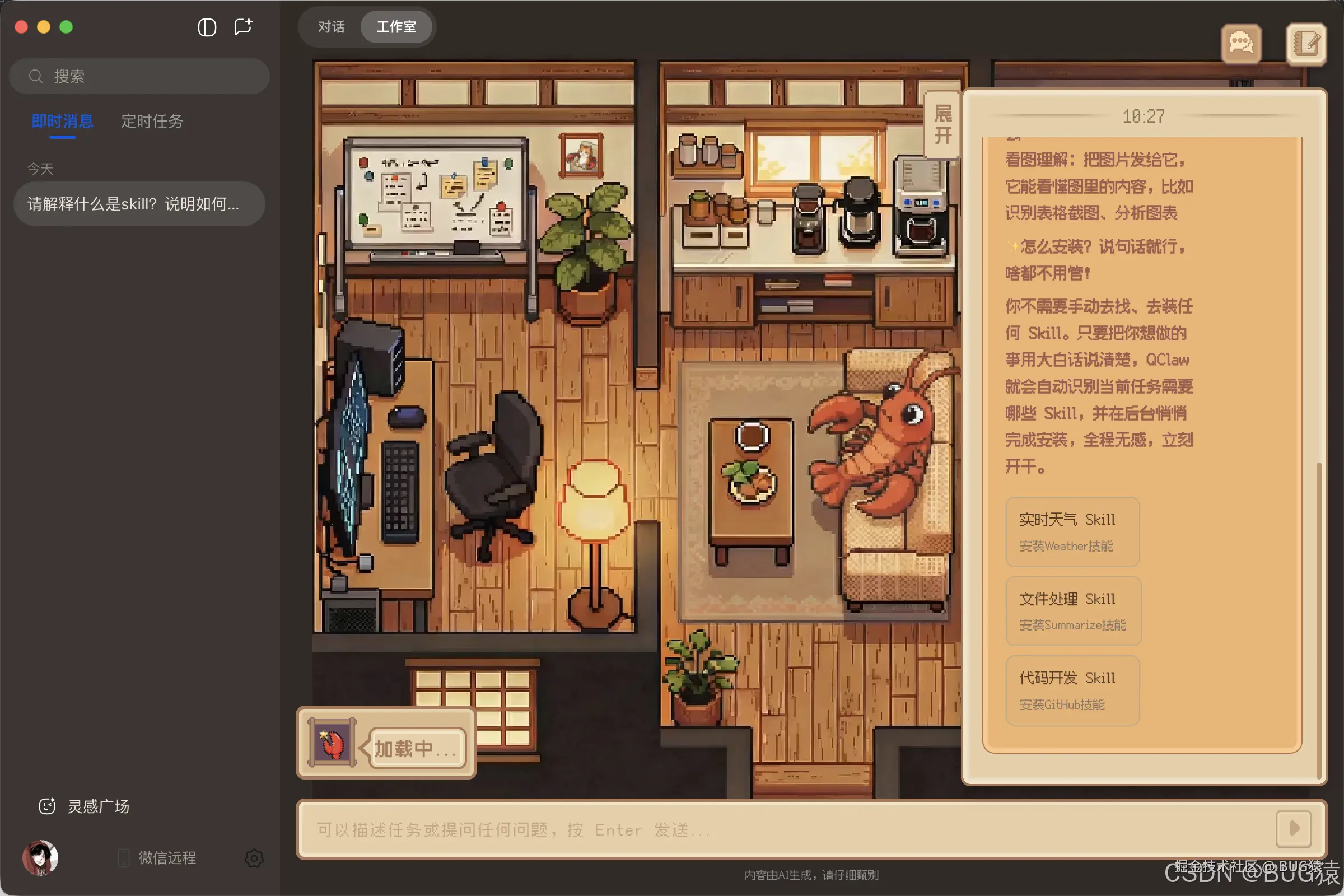The width and height of the screenshot is (1344, 896).
Task: Open the message history bubble icon at top right
Action: point(1241,44)
